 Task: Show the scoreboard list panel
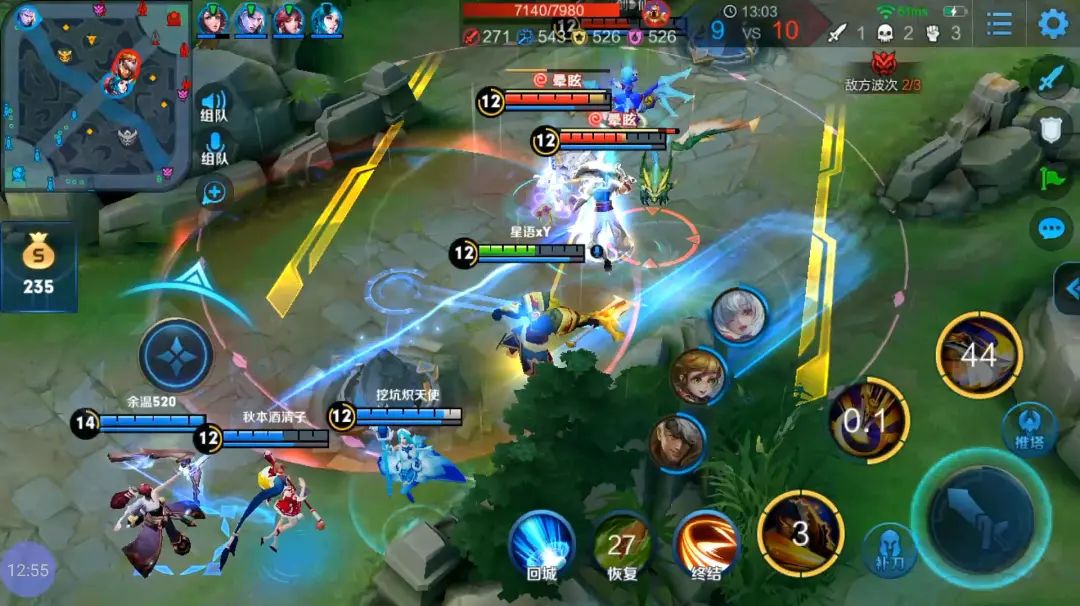[x=999, y=24]
